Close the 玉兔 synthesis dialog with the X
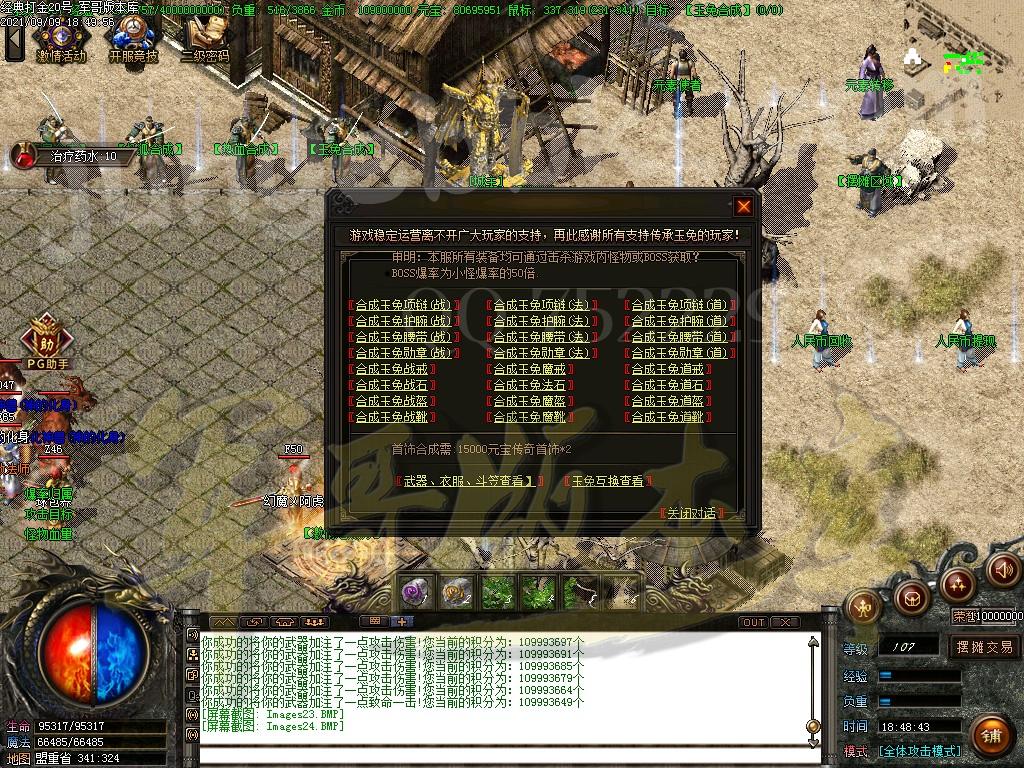 click(x=743, y=207)
